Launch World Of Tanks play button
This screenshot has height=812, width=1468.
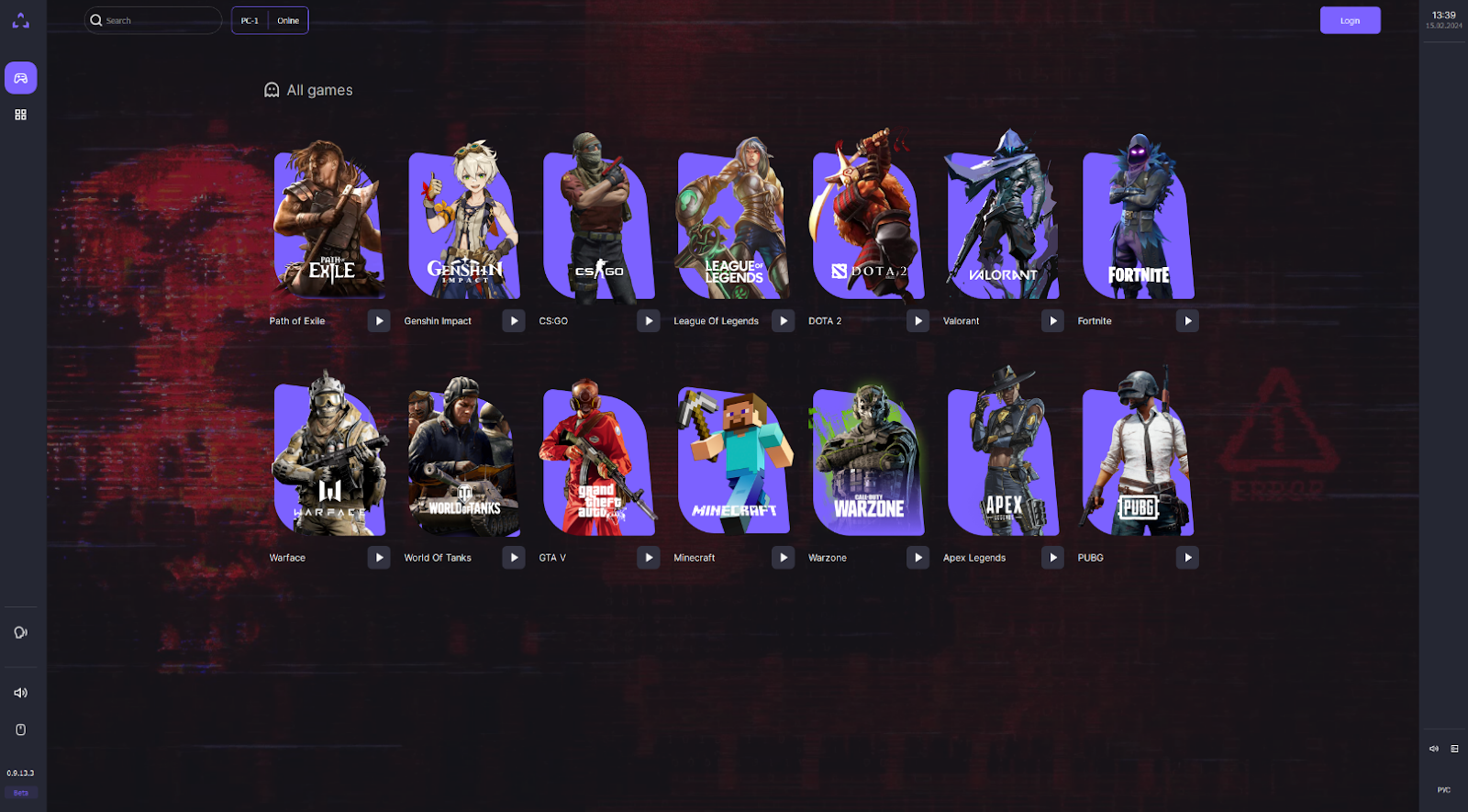pos(514,558)
